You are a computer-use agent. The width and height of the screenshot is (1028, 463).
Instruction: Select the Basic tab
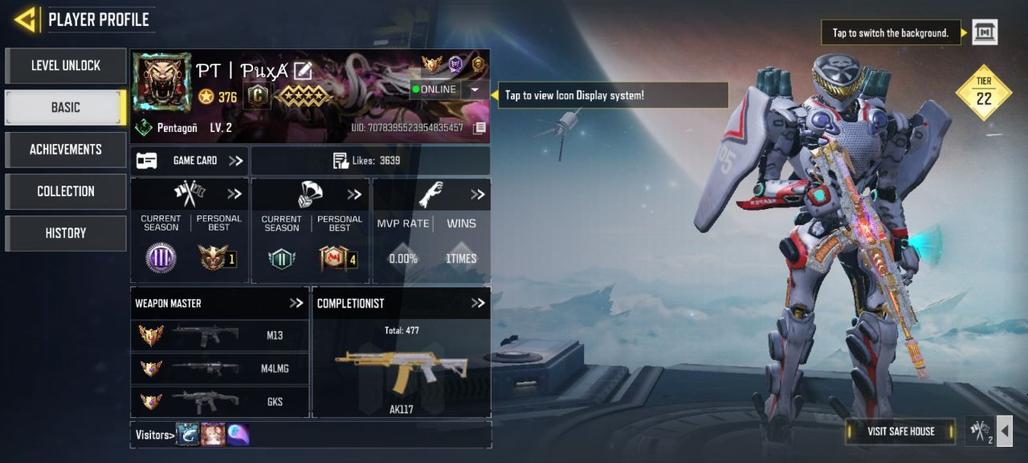point(66,108)
